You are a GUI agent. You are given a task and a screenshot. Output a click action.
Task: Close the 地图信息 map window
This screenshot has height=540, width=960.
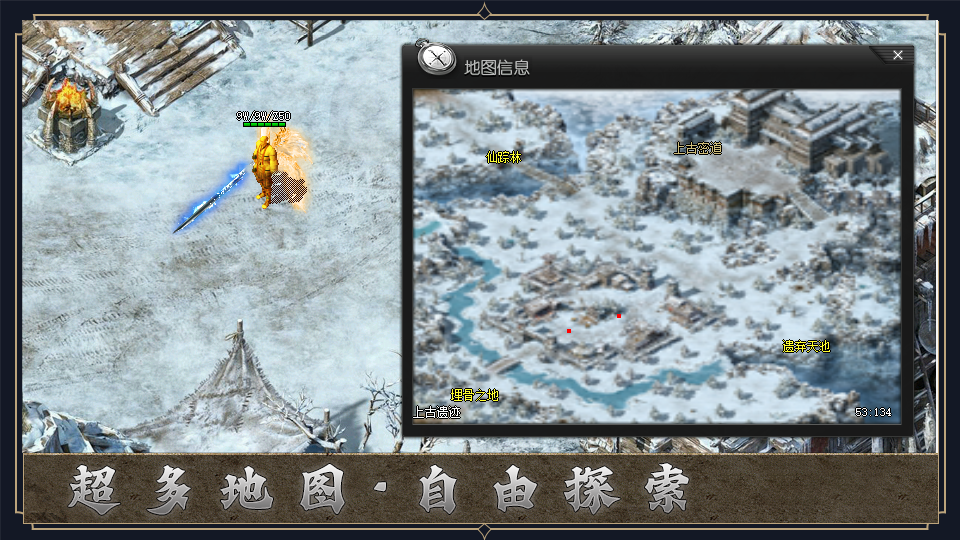coord(897,56)
